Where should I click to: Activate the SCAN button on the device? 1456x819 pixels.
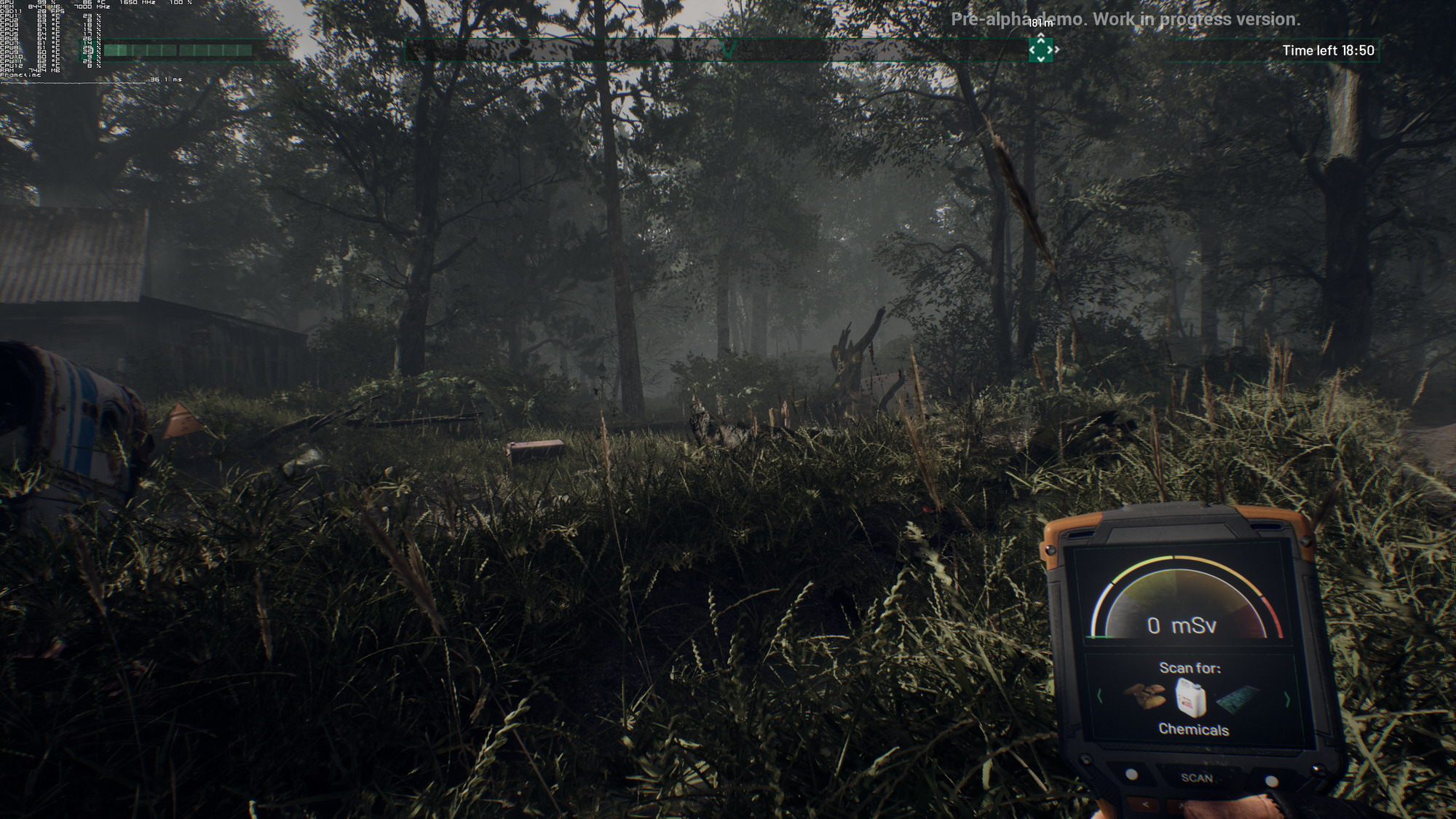(x=1197, y=778)
